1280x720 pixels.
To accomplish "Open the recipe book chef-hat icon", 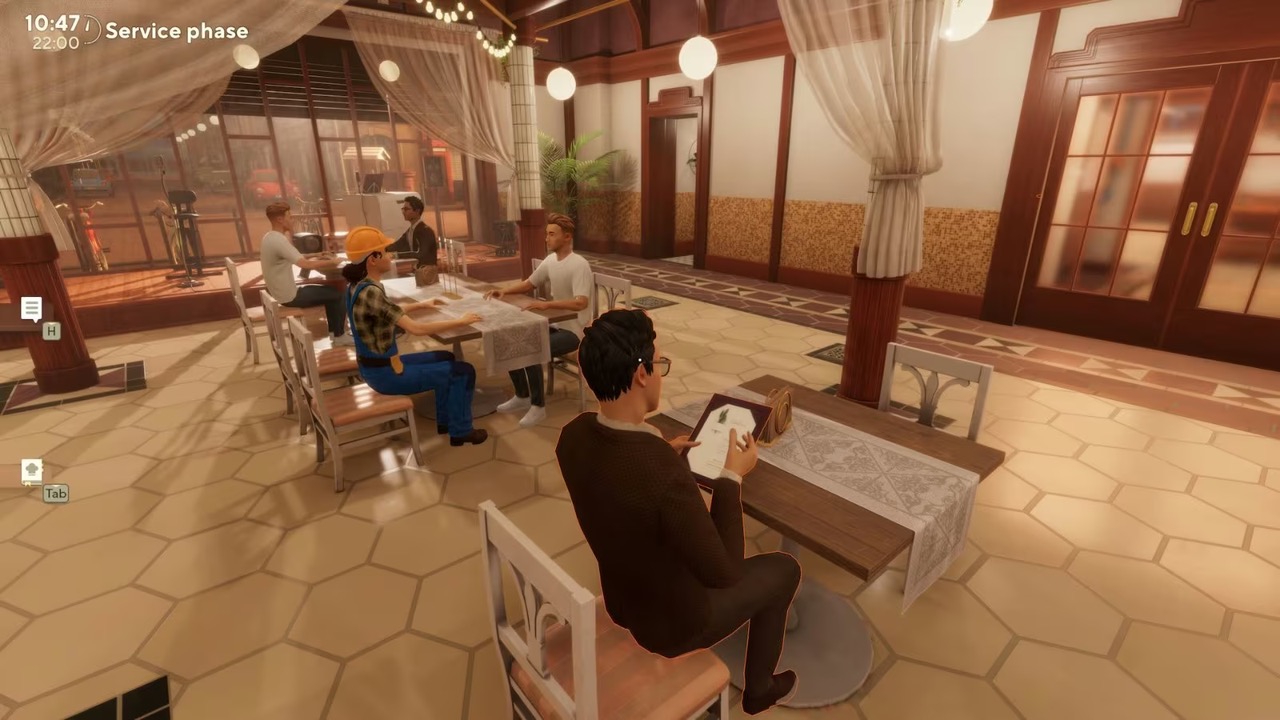I will 31,469.
